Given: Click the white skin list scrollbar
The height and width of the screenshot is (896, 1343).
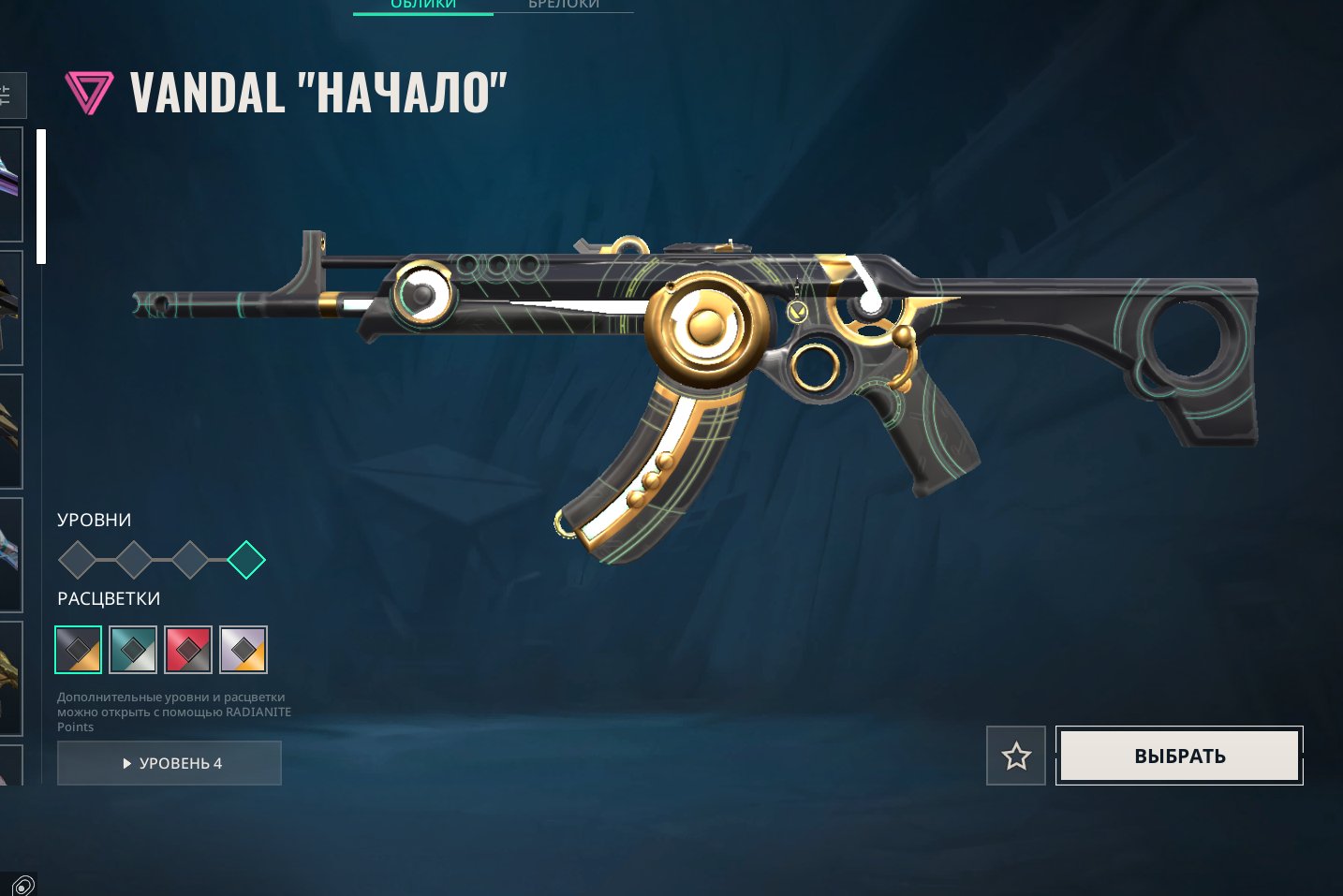Looking at the screenshot, I should coord(41,197).
